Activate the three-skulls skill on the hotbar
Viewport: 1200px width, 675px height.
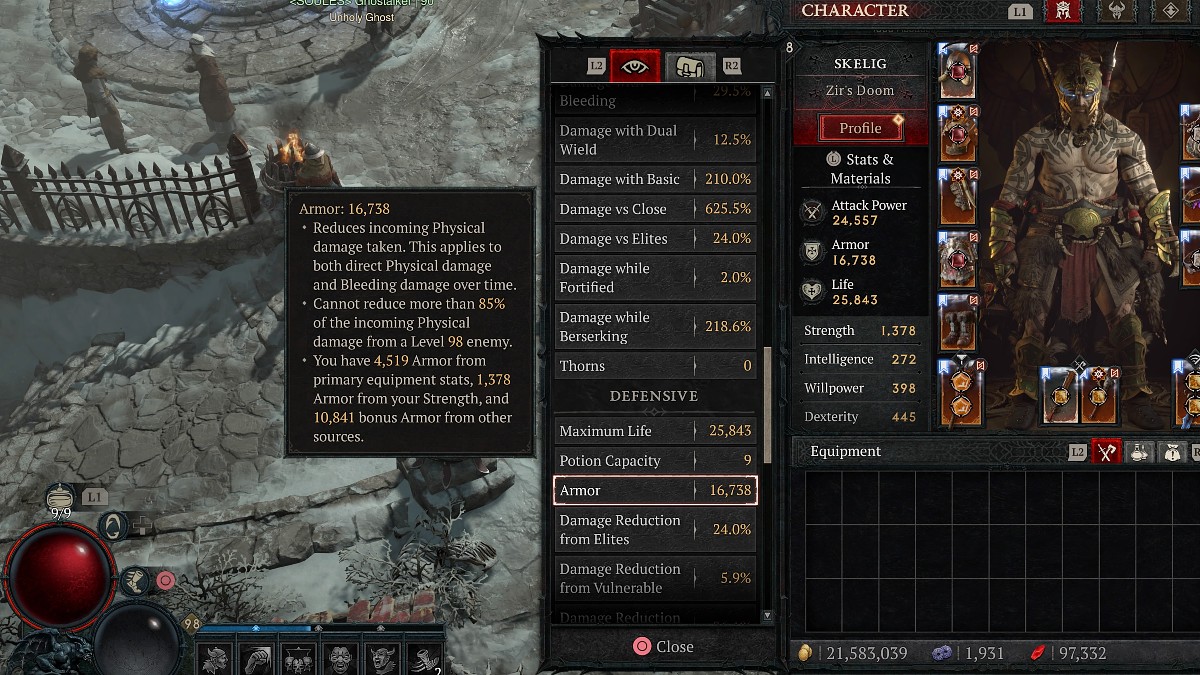click(x=297, y=660)
